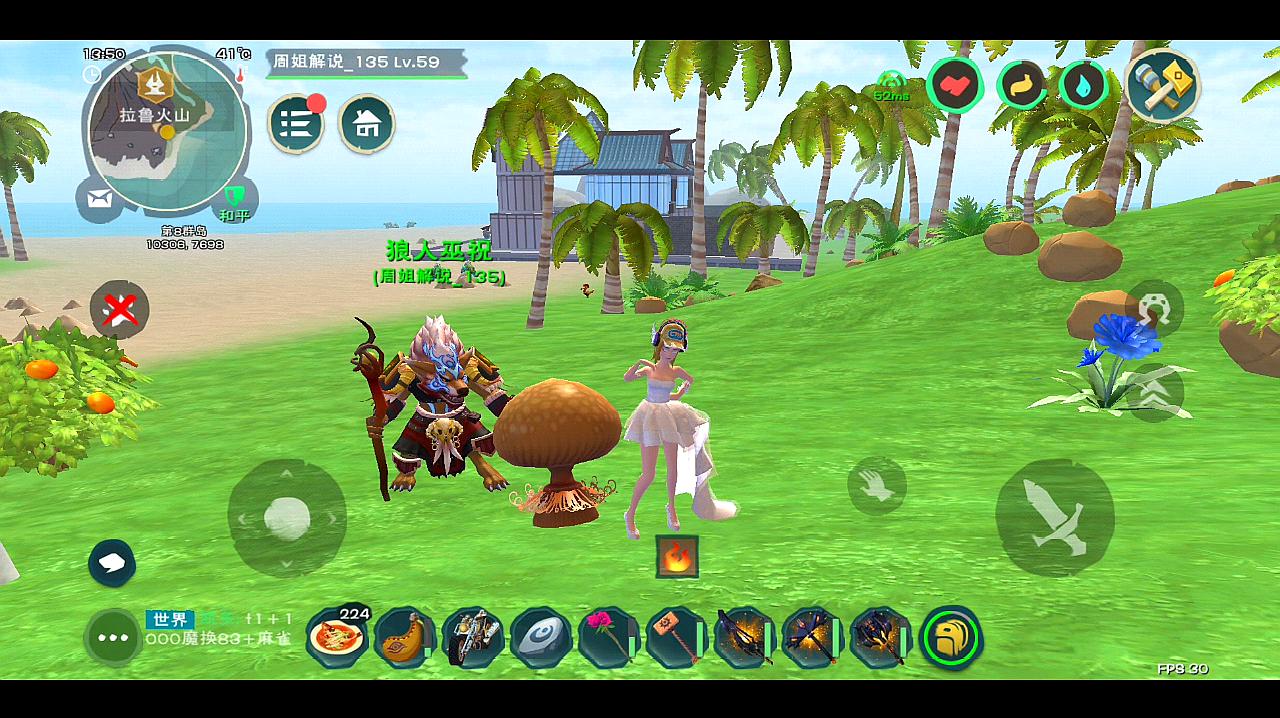The width and height of the screenshot is (1280, 718).
Task: Activate the double-chevron jump button
Action: click(x=1154, y=392)
